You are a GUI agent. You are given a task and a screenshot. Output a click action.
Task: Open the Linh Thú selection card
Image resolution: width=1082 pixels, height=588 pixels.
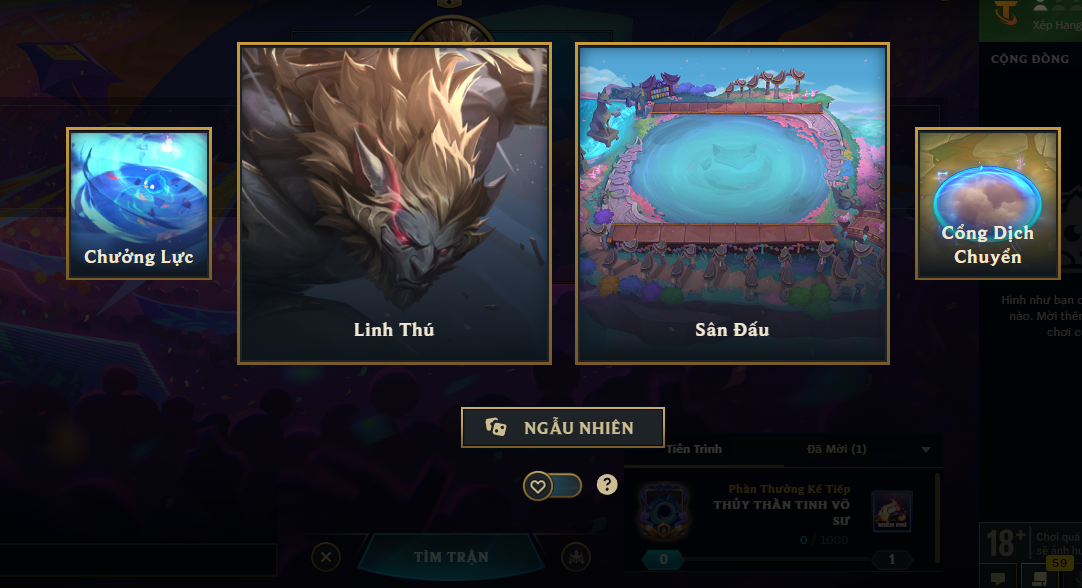tap(394, 203)
